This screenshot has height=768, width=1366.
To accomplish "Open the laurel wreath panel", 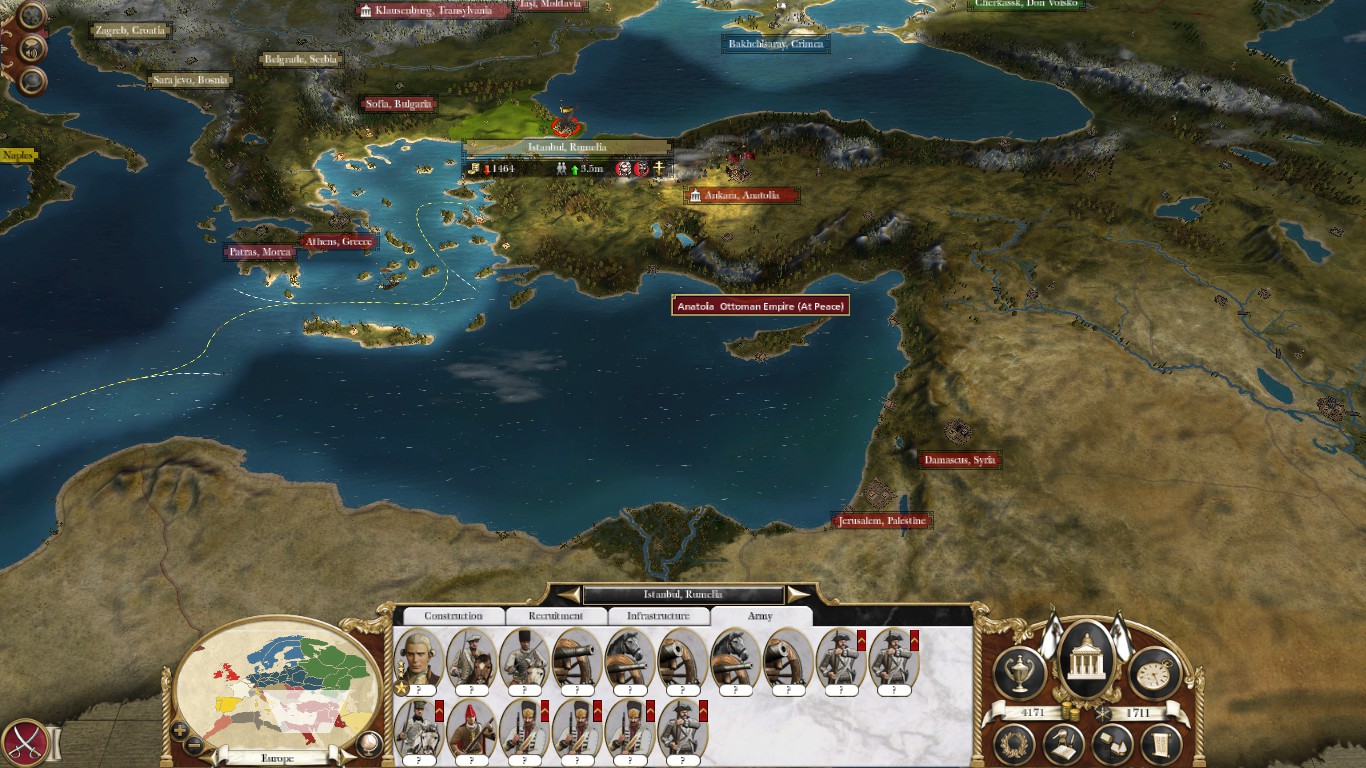I will click(x=1014, y=744).
